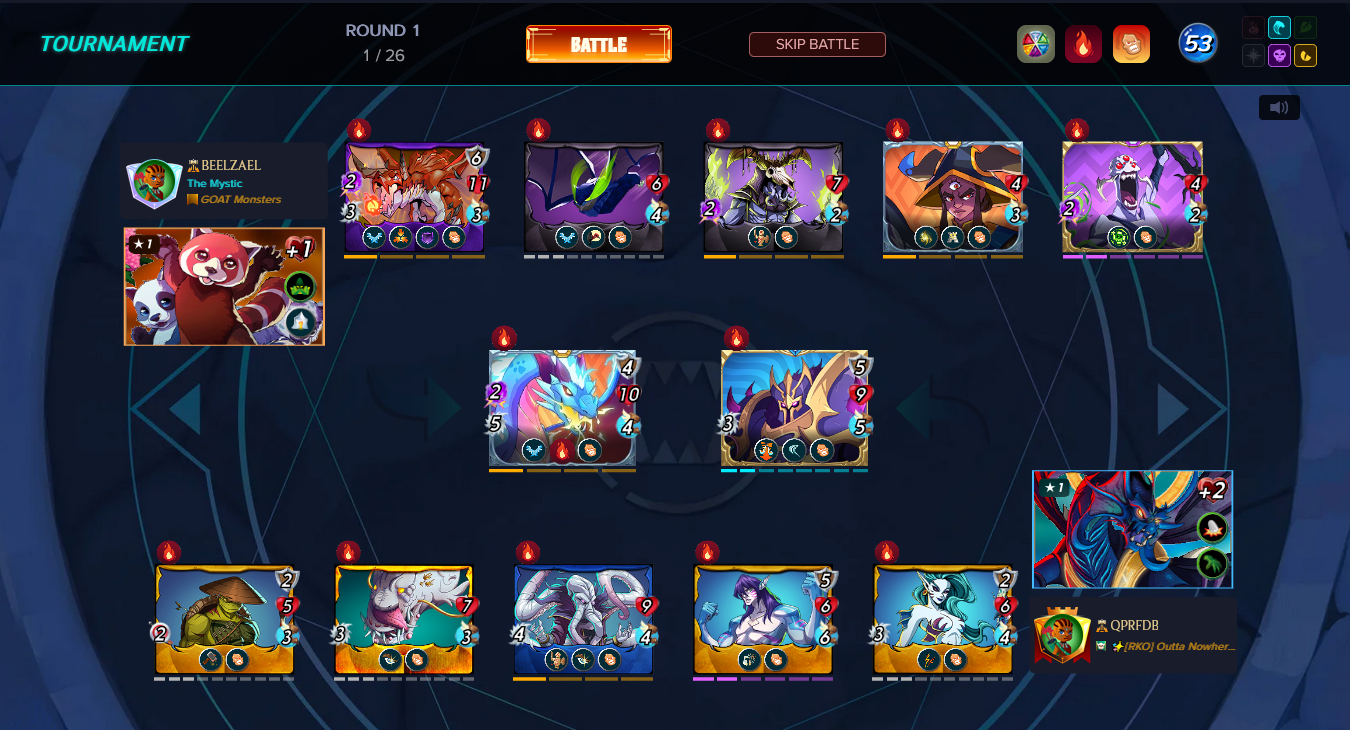Screen dimensions: 1350x730
Task: Select the gold-helmeted knight front-line card
Action: [x=794, y=407]
